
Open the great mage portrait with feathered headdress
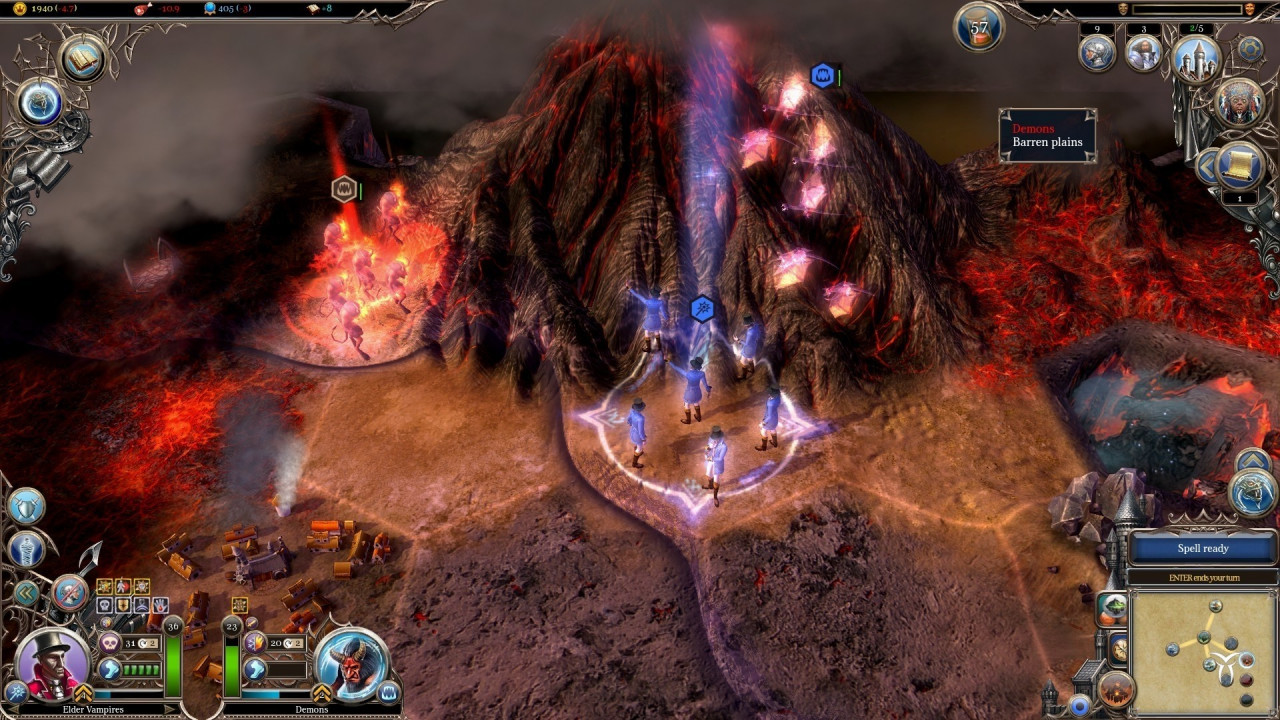tap(1238, 102)
